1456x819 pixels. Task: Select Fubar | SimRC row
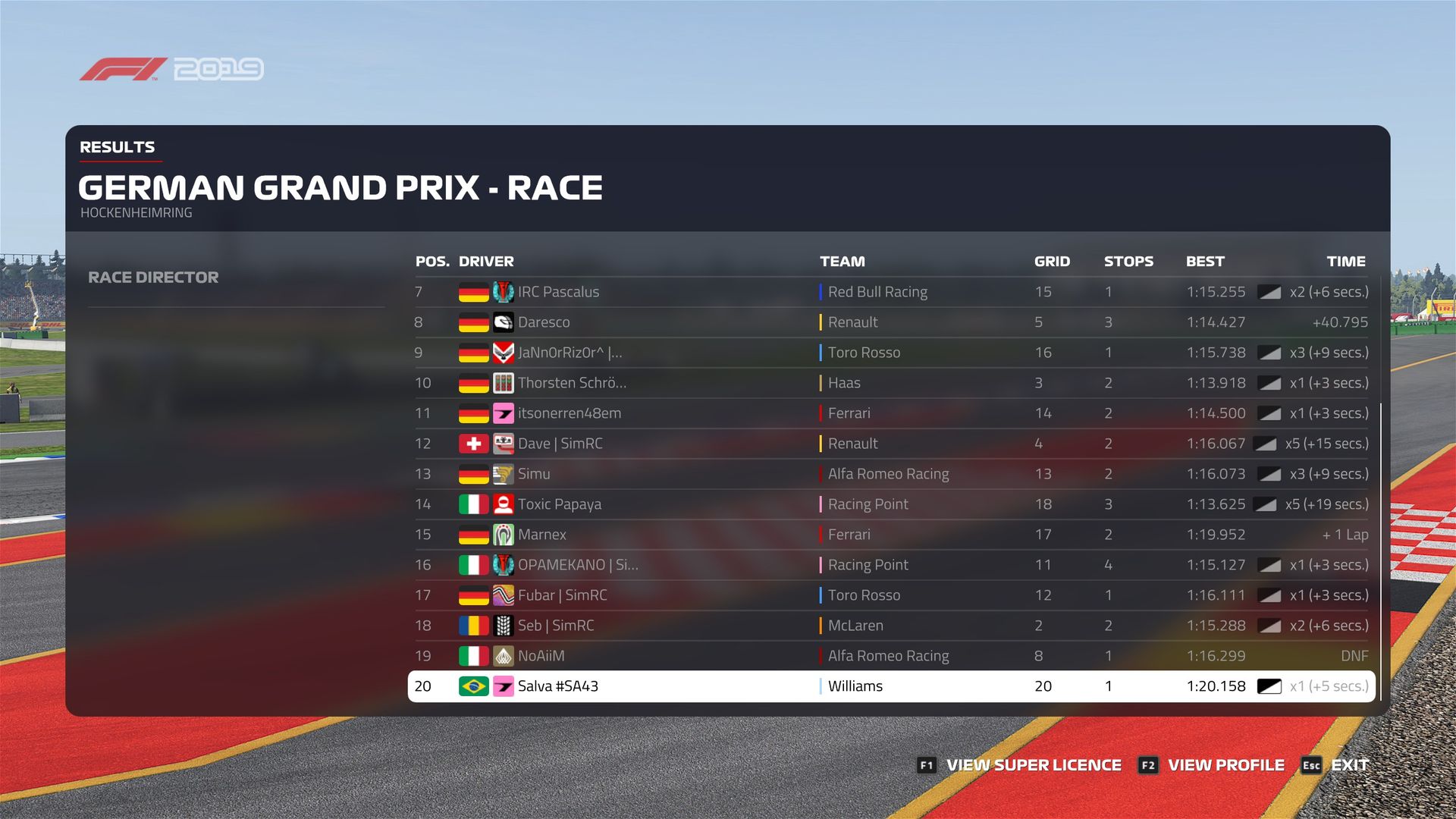tap(891, 595)
